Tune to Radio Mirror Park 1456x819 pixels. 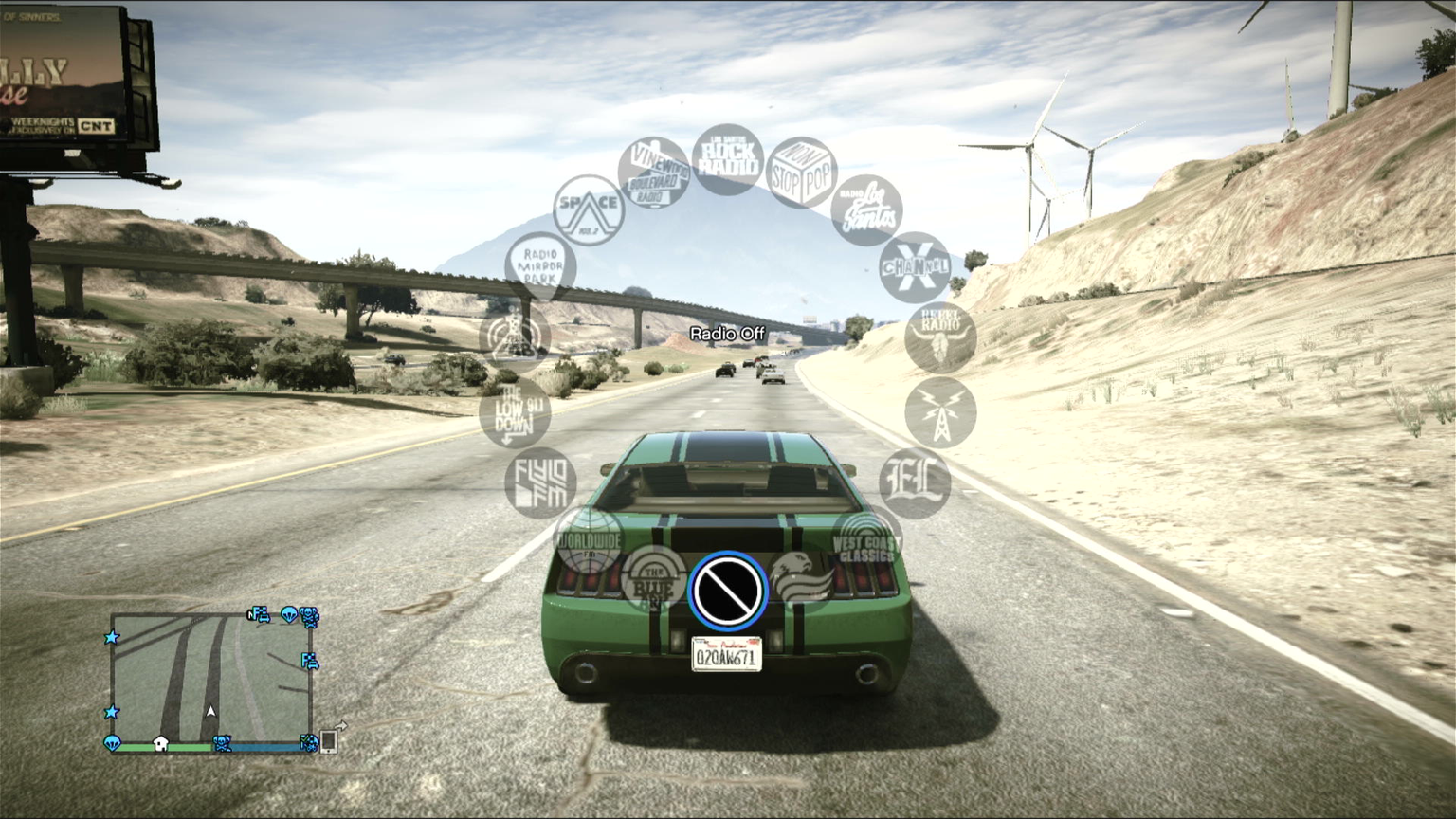(540, 266)
